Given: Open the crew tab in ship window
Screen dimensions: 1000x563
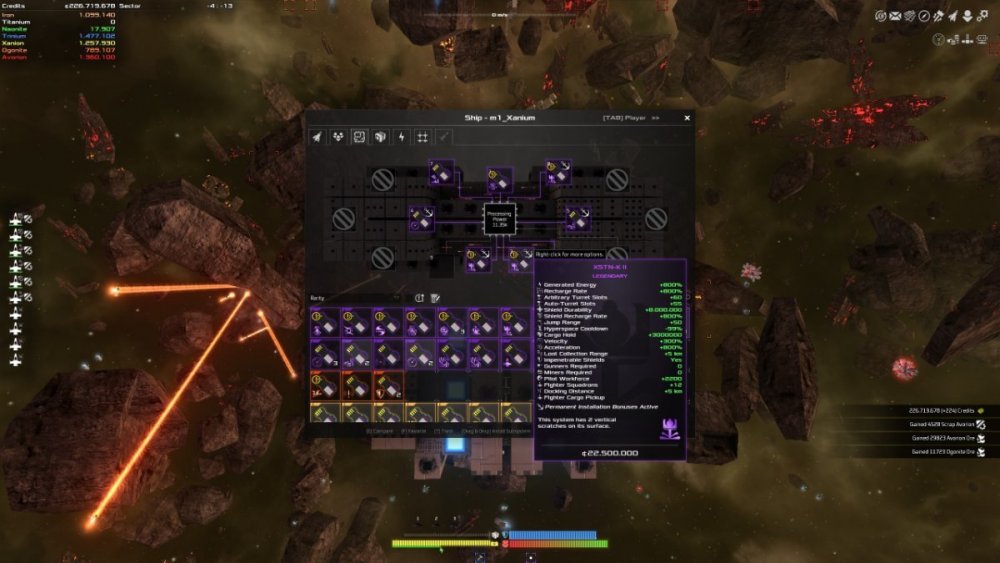Looking at the screenshot, I should [x=338, y=137].
